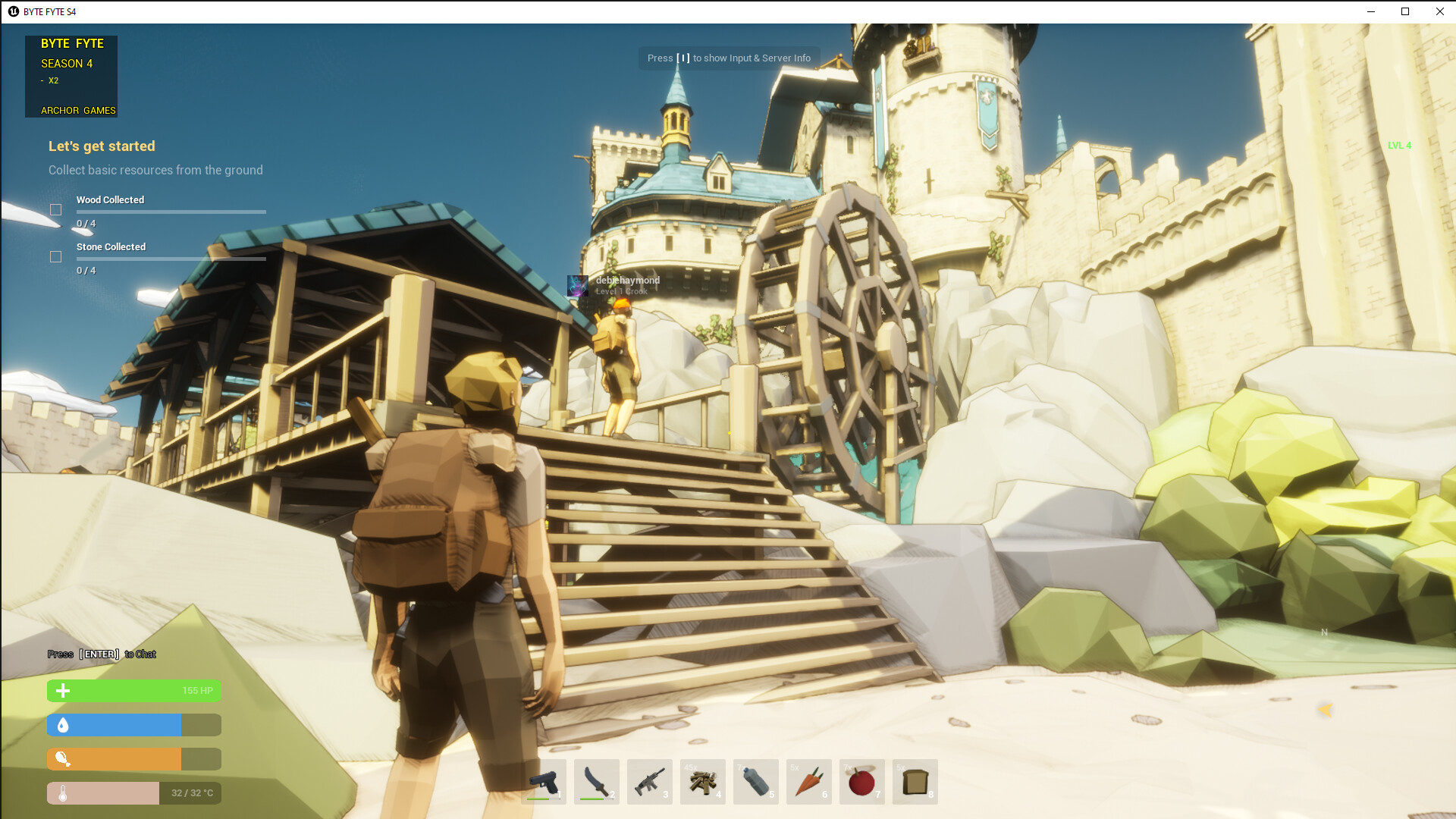Select the apple in slot 7
Image resolution: width=1456 pixels, height=819 pixels.
pos(861,781)
